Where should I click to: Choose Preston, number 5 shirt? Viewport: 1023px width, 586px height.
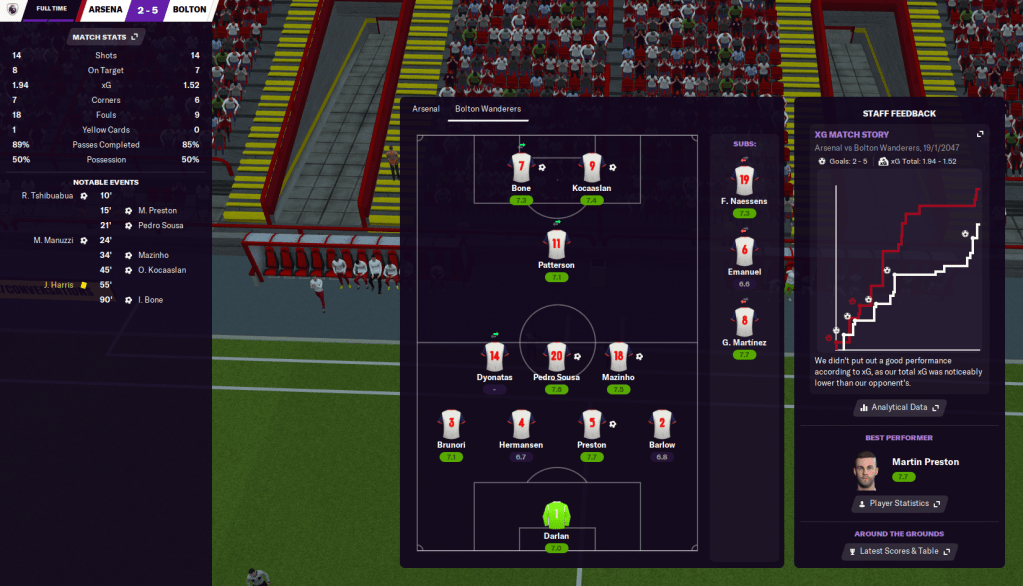coord(591,424)
